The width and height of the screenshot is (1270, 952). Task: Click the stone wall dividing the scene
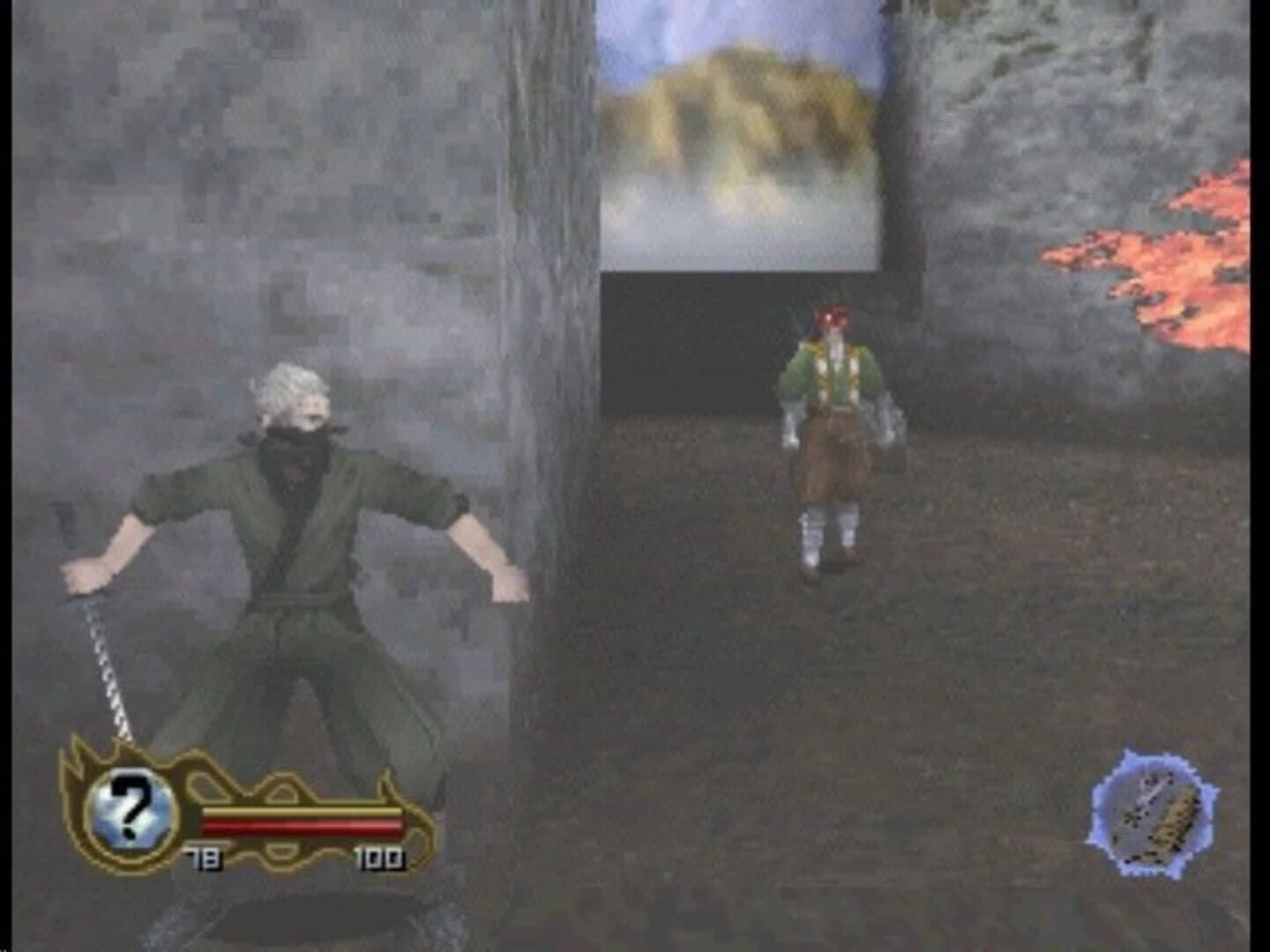[547, 353]
